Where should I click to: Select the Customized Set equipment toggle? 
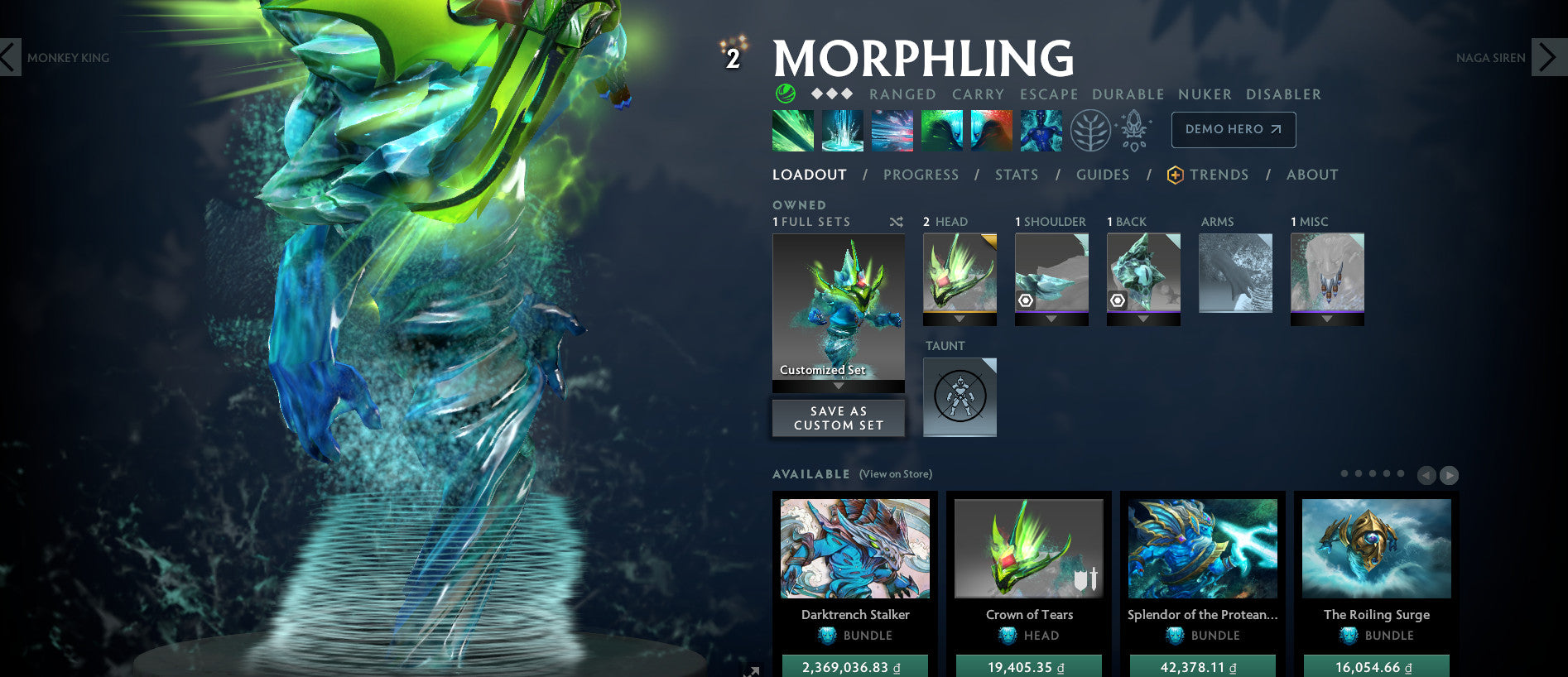coord(838,312)
